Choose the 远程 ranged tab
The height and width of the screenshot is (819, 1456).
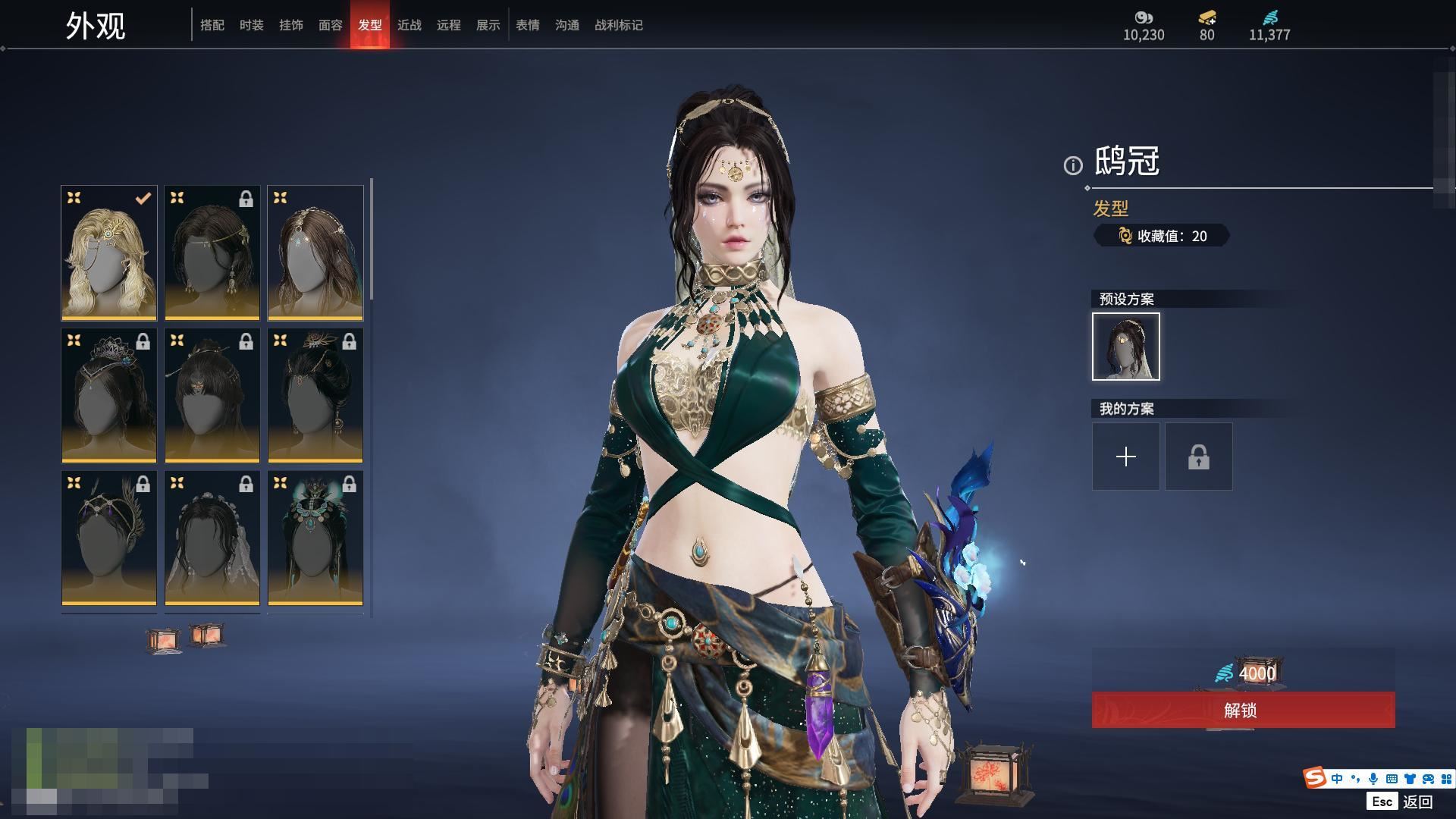tap(449, 25)
